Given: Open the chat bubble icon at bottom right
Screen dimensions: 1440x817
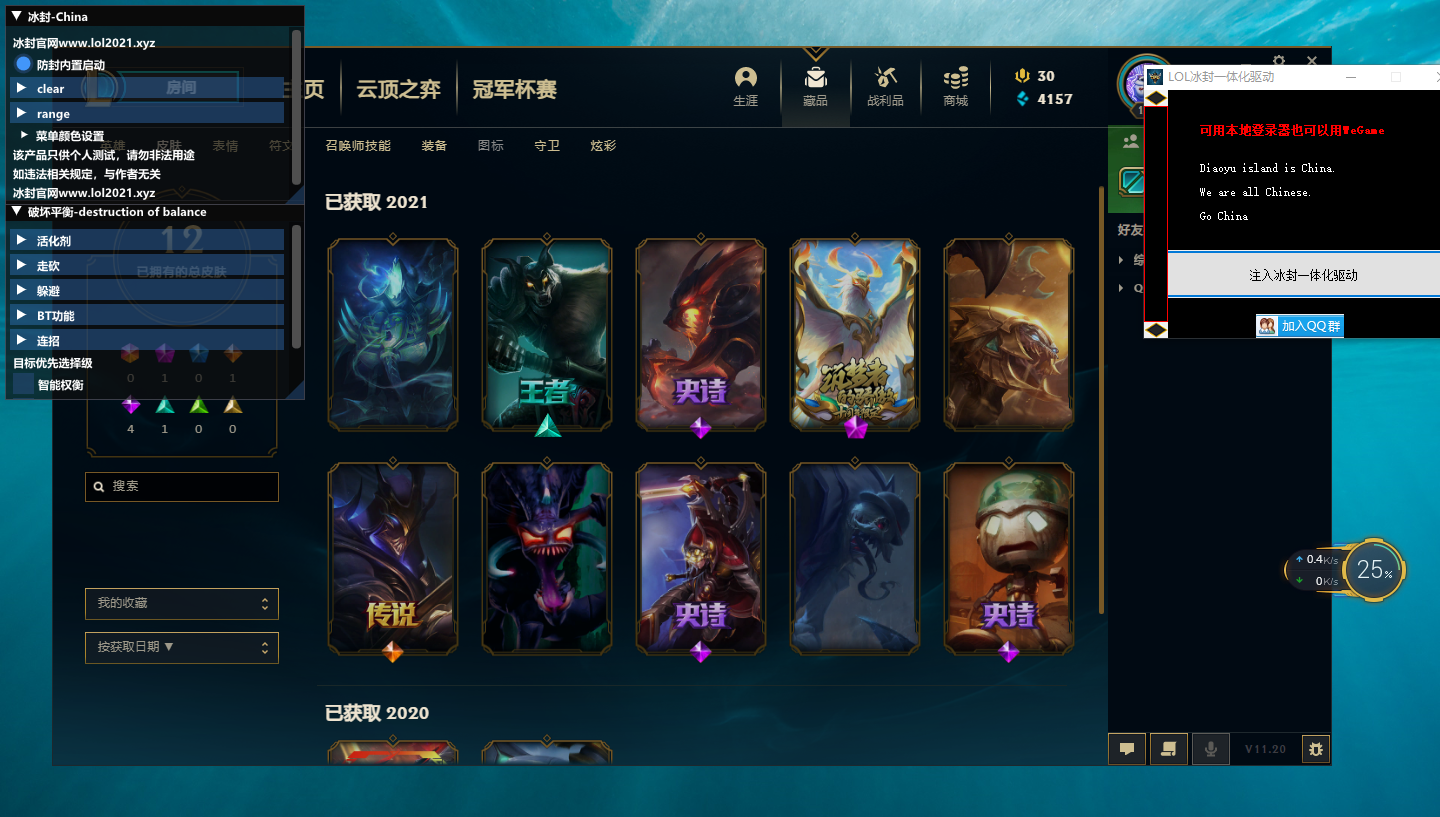Looking at the screenshot, I should point(1127,748).
